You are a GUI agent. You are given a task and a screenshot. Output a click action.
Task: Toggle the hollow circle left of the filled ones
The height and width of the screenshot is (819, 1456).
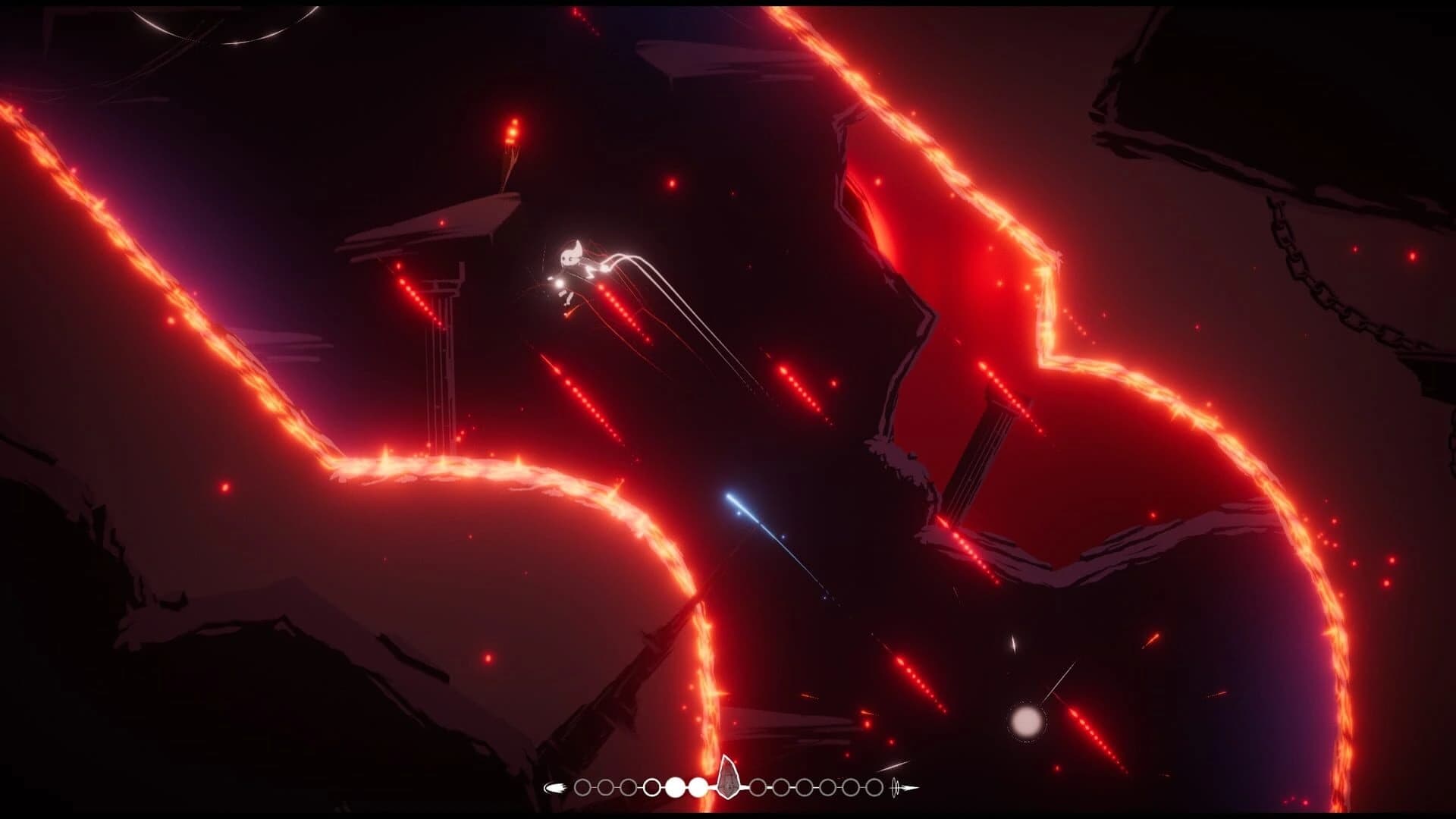coord(652,786)
